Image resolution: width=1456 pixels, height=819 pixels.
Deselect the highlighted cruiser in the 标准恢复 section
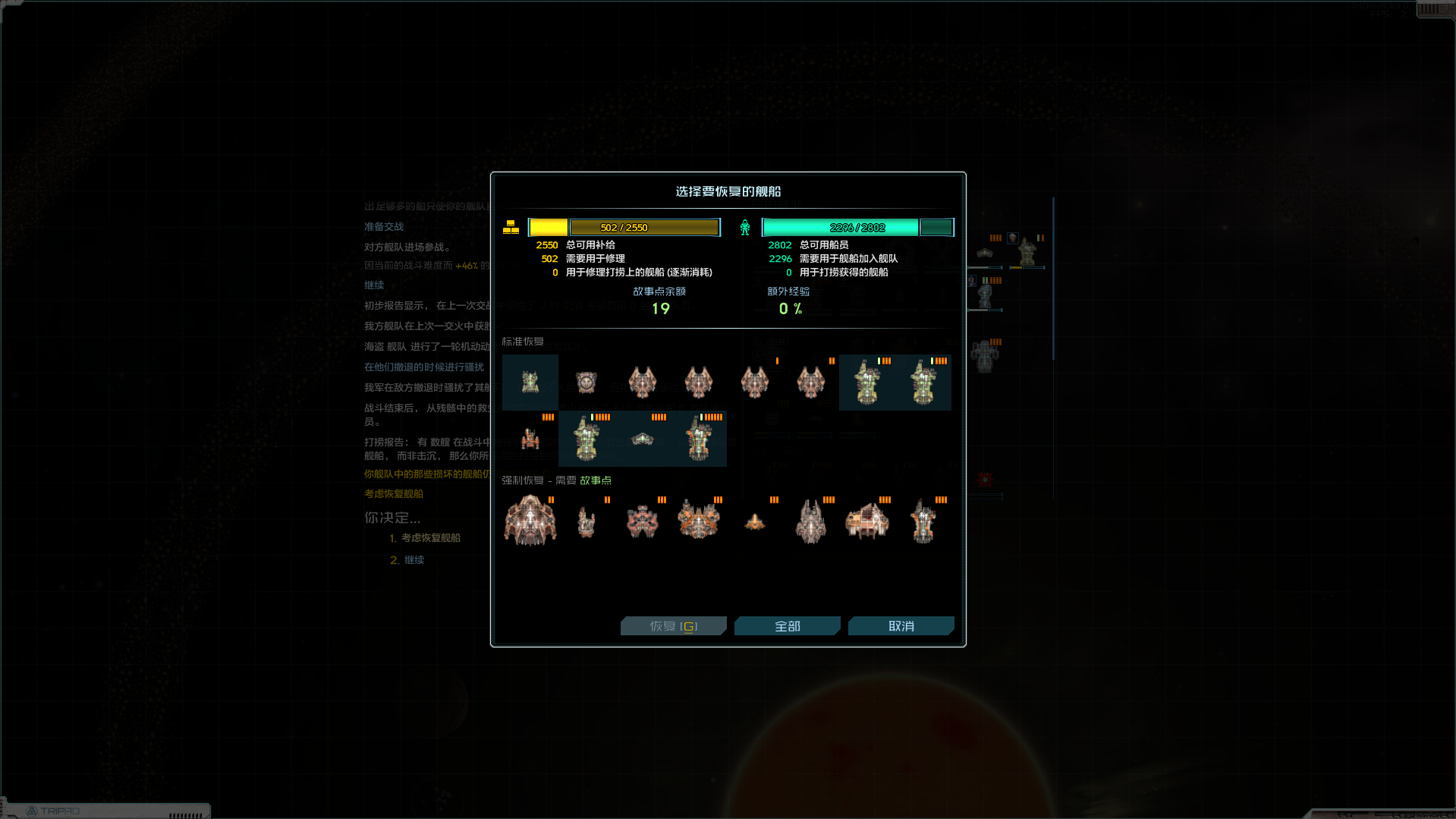tap(867, 383)
